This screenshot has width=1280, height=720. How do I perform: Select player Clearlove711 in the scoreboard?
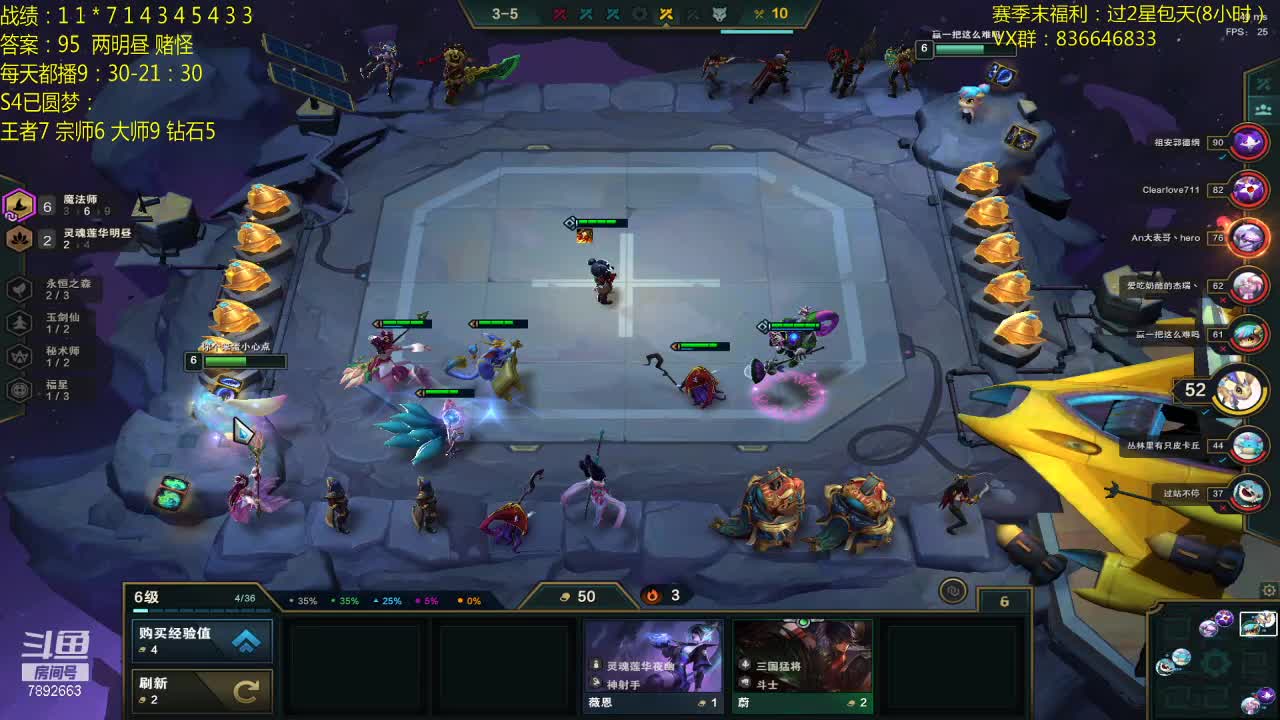pyautogui.click(x=1248, y=189)
